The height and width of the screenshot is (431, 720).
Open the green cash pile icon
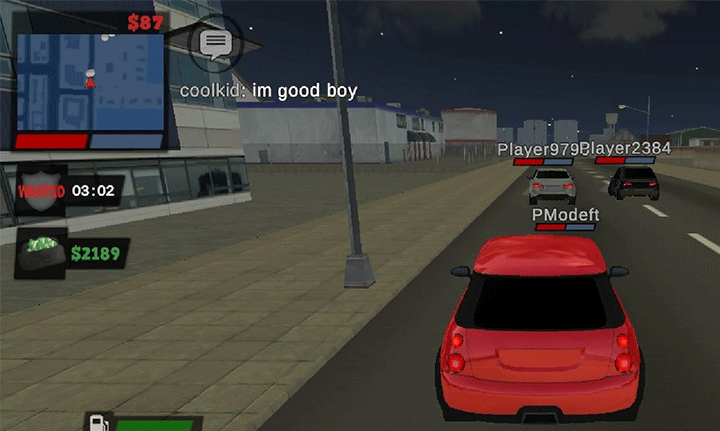pyautogui.click(x=42, y=251)
